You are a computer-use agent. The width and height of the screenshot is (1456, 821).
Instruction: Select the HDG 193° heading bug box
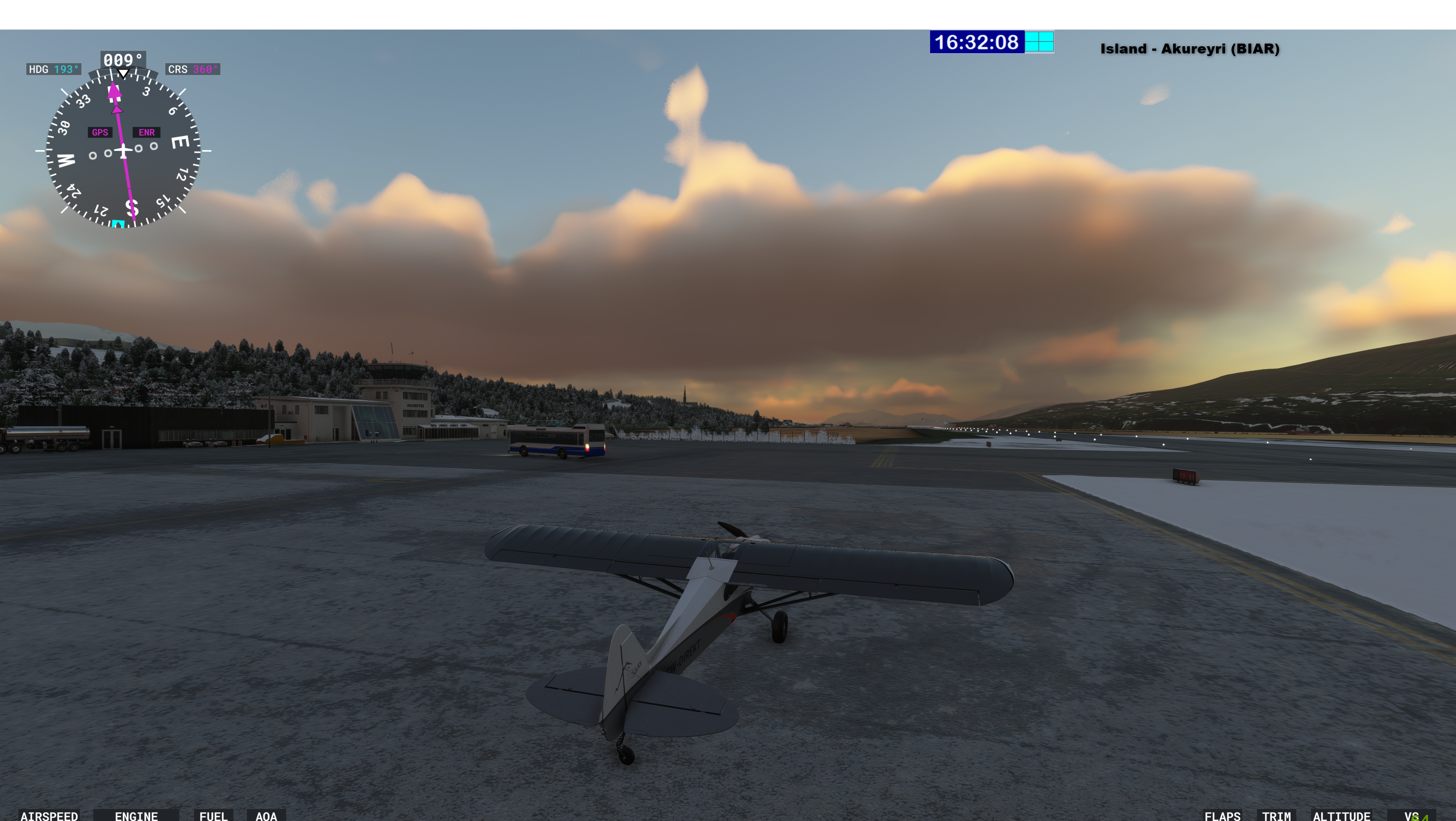pyautogui.click(x=54, y=69)
